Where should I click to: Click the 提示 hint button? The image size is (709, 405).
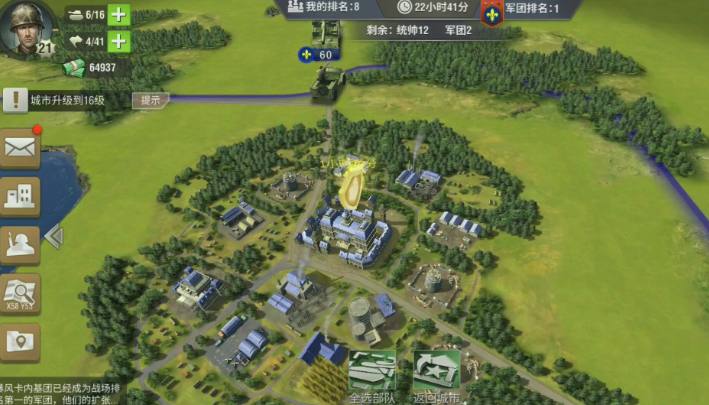pos(151,100)
